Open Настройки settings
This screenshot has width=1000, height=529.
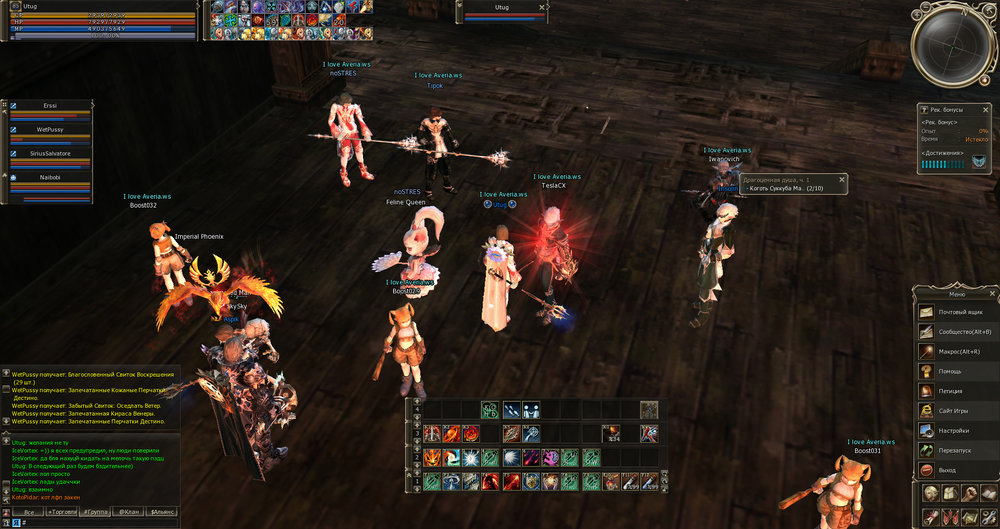[x=957, y=431]
